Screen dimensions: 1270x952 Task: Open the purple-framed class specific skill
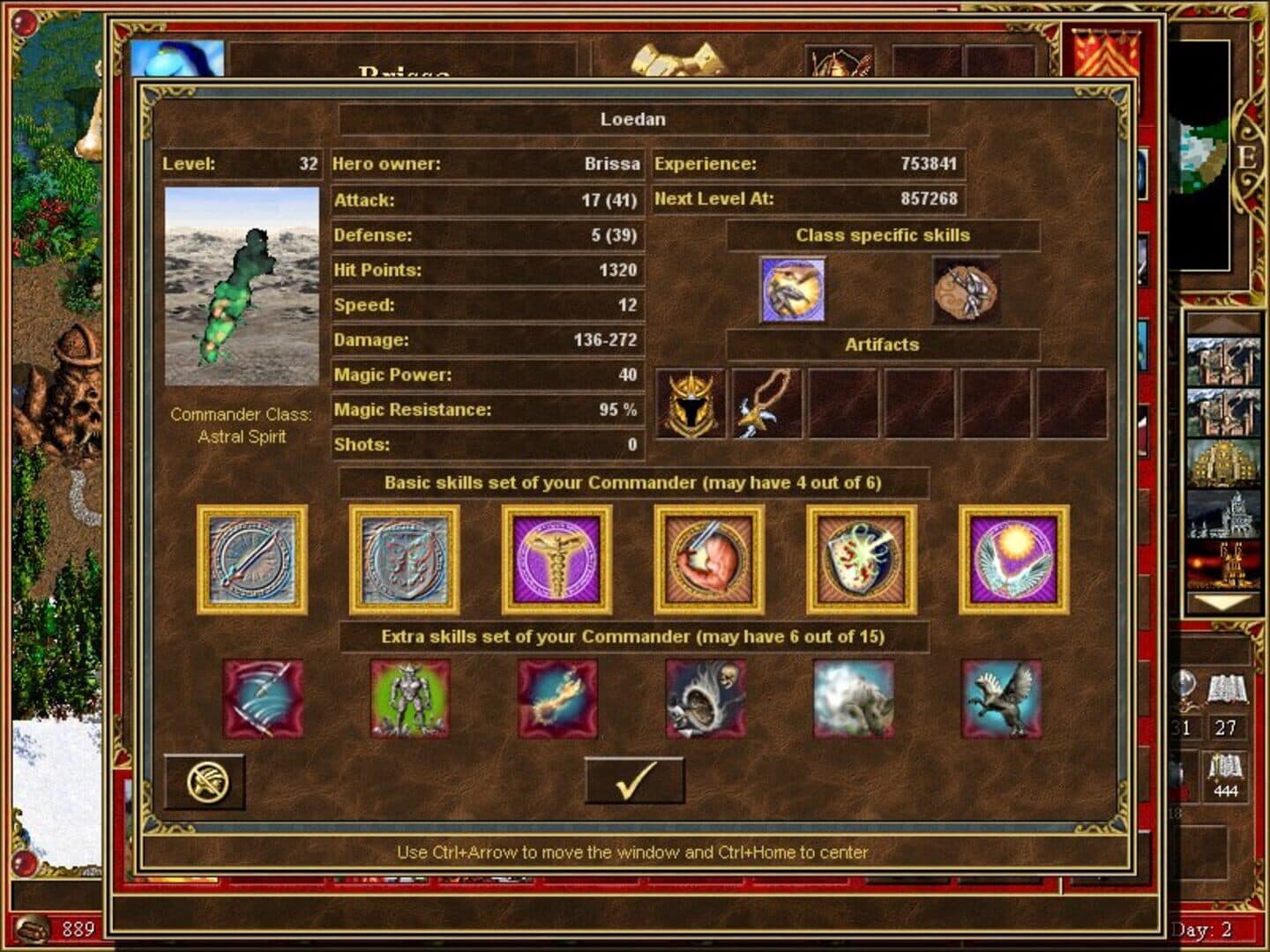click(793, 290)
